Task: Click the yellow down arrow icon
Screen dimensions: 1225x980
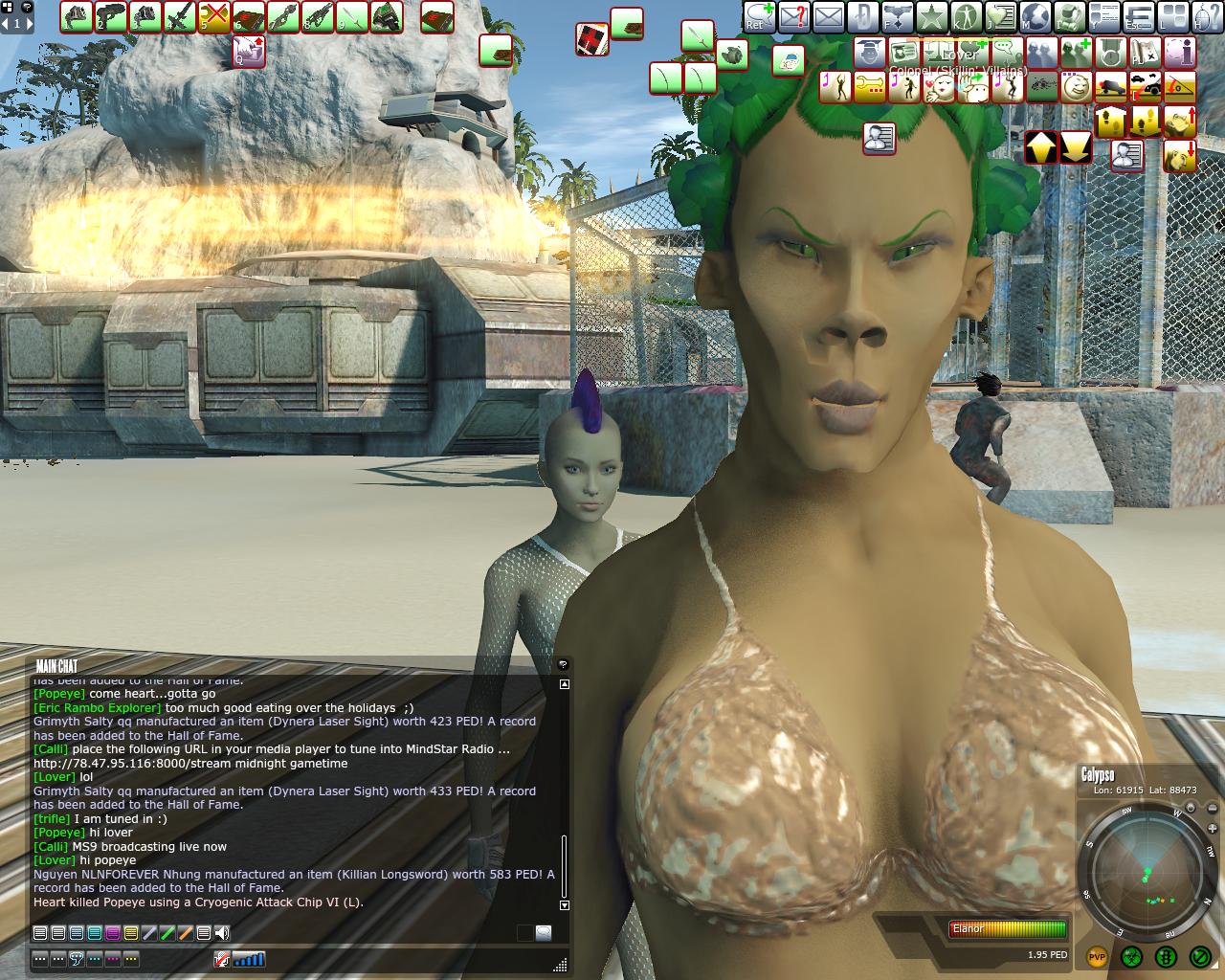Action: (x=1076, y=147)
